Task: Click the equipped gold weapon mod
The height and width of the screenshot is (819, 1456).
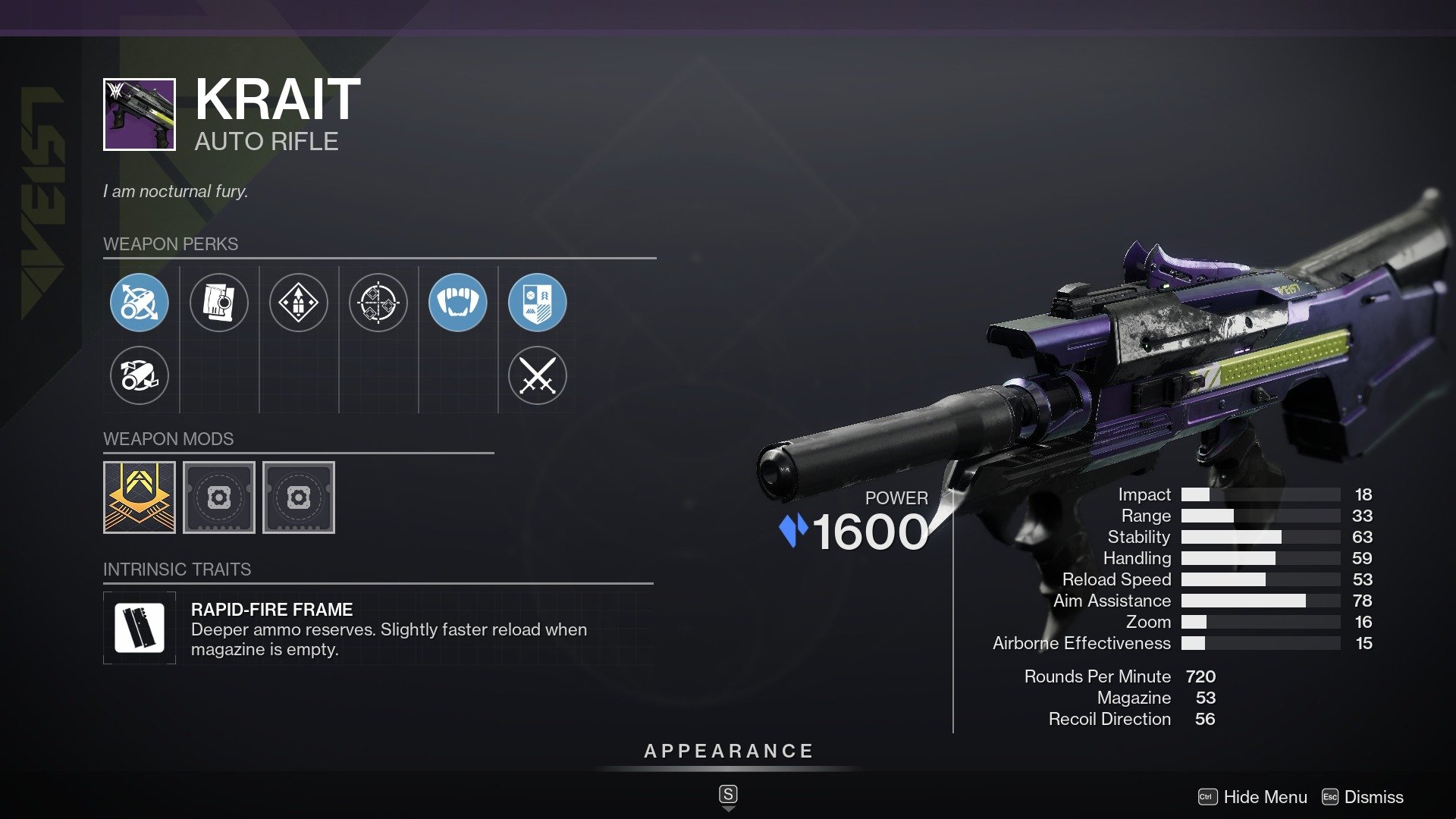Action: tap(140, 497)
